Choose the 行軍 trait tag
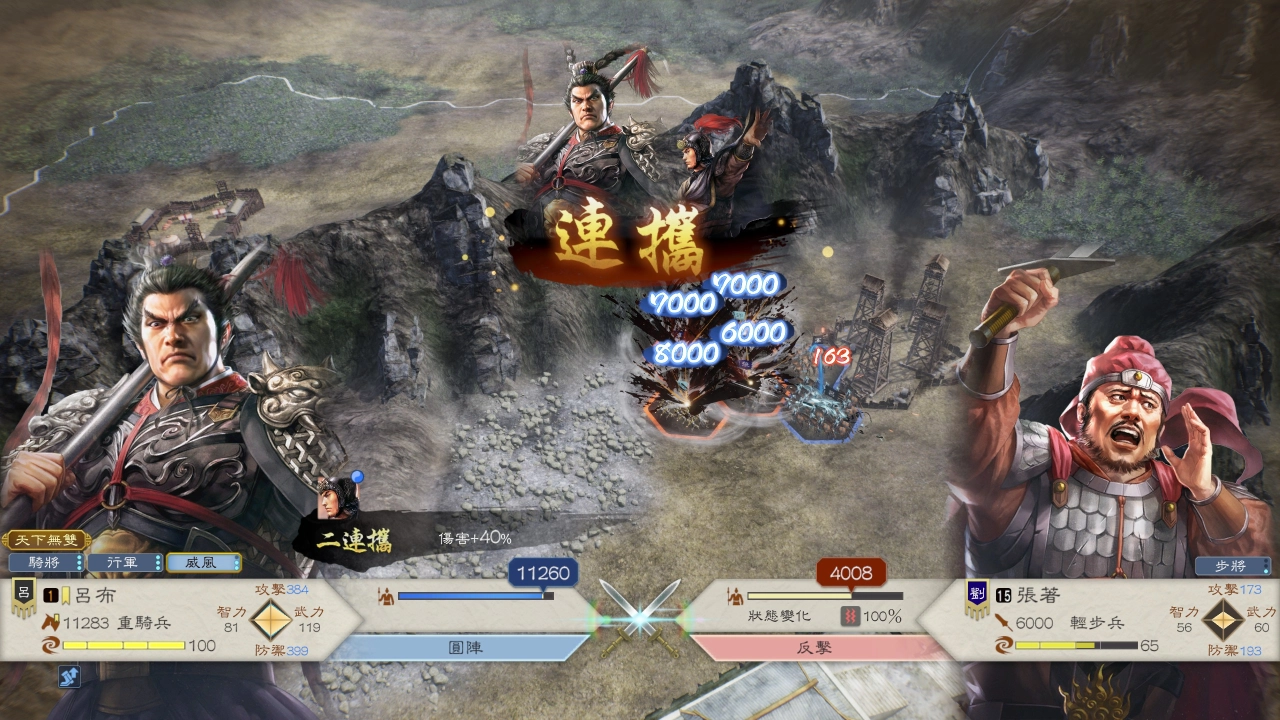 pyautogui.click(x=124, y=563)
